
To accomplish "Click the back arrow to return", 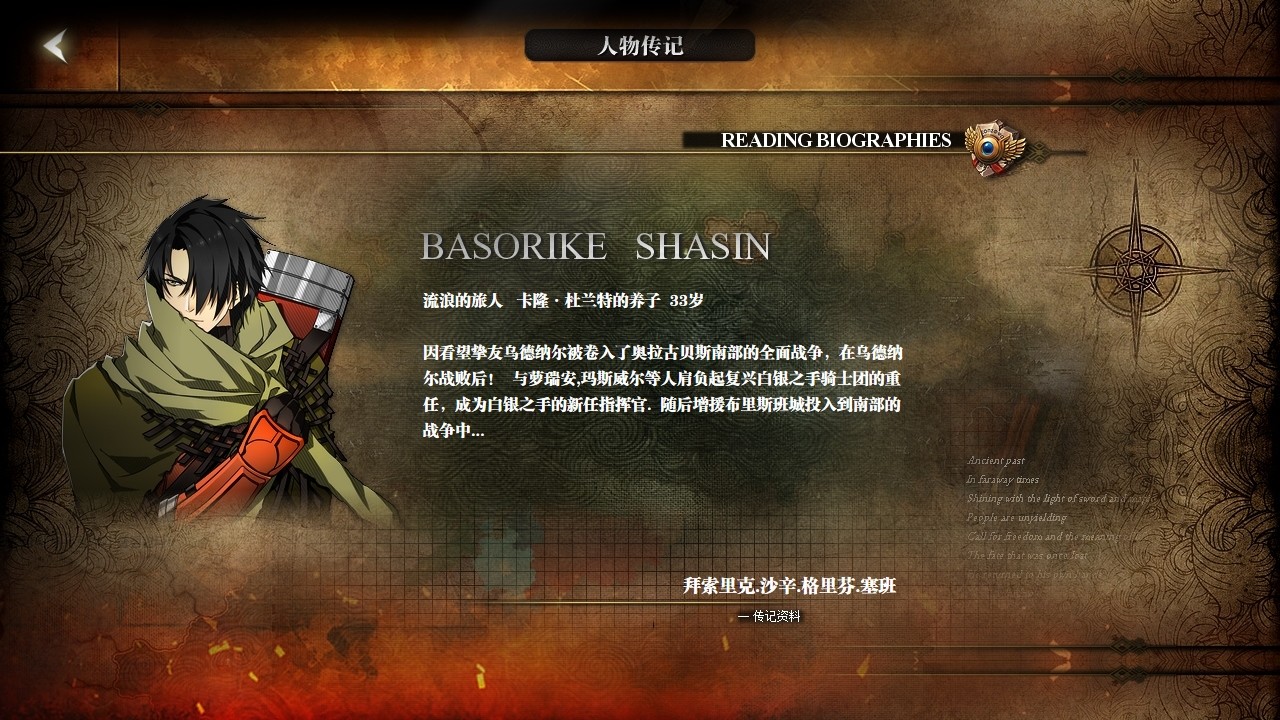I will pos(55,45).
